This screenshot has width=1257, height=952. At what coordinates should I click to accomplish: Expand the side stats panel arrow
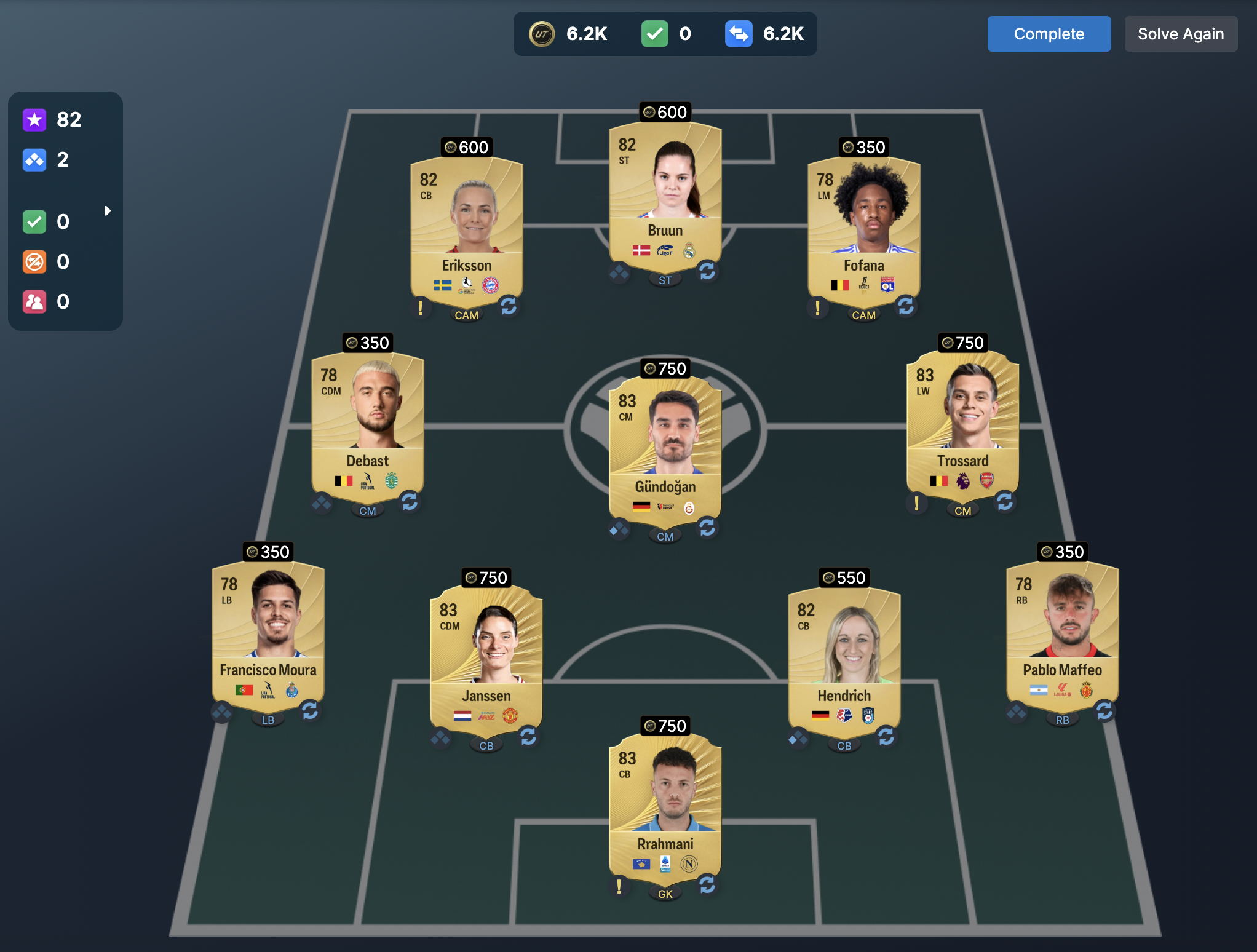click(x=108, y=211)
